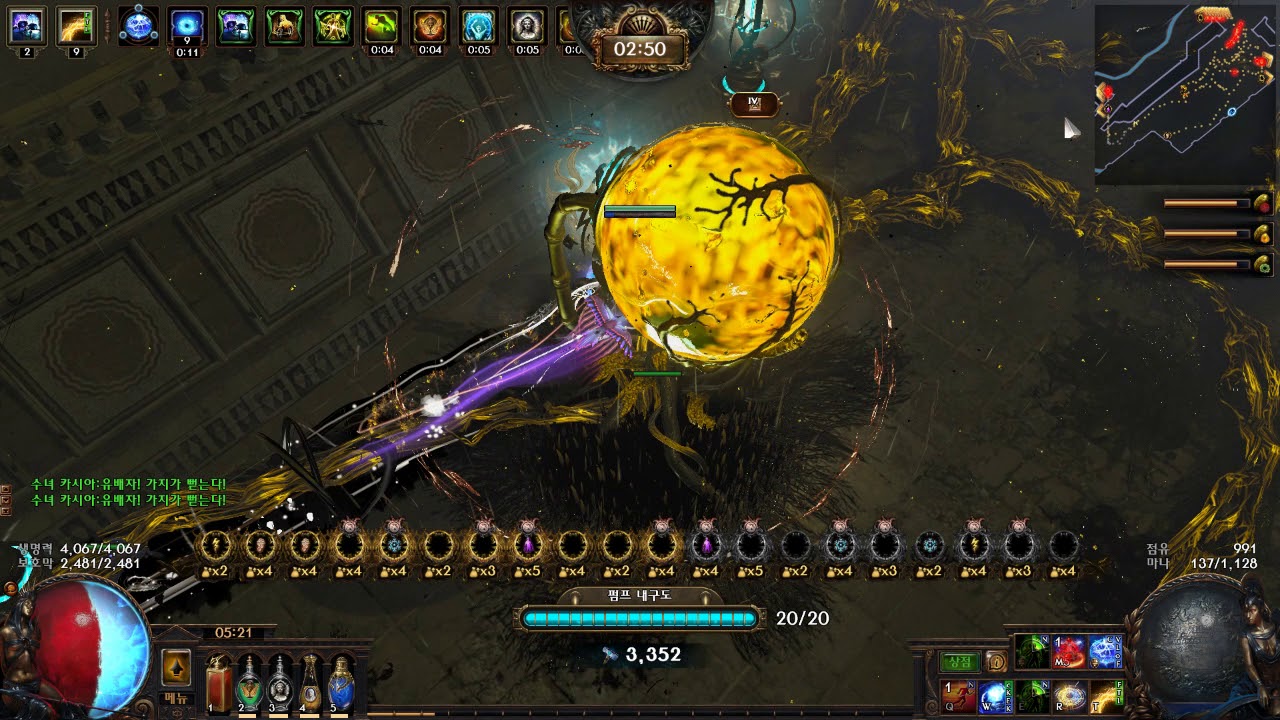
Task: Click the minimap in the corner
Action: (x=1184, y=94)
